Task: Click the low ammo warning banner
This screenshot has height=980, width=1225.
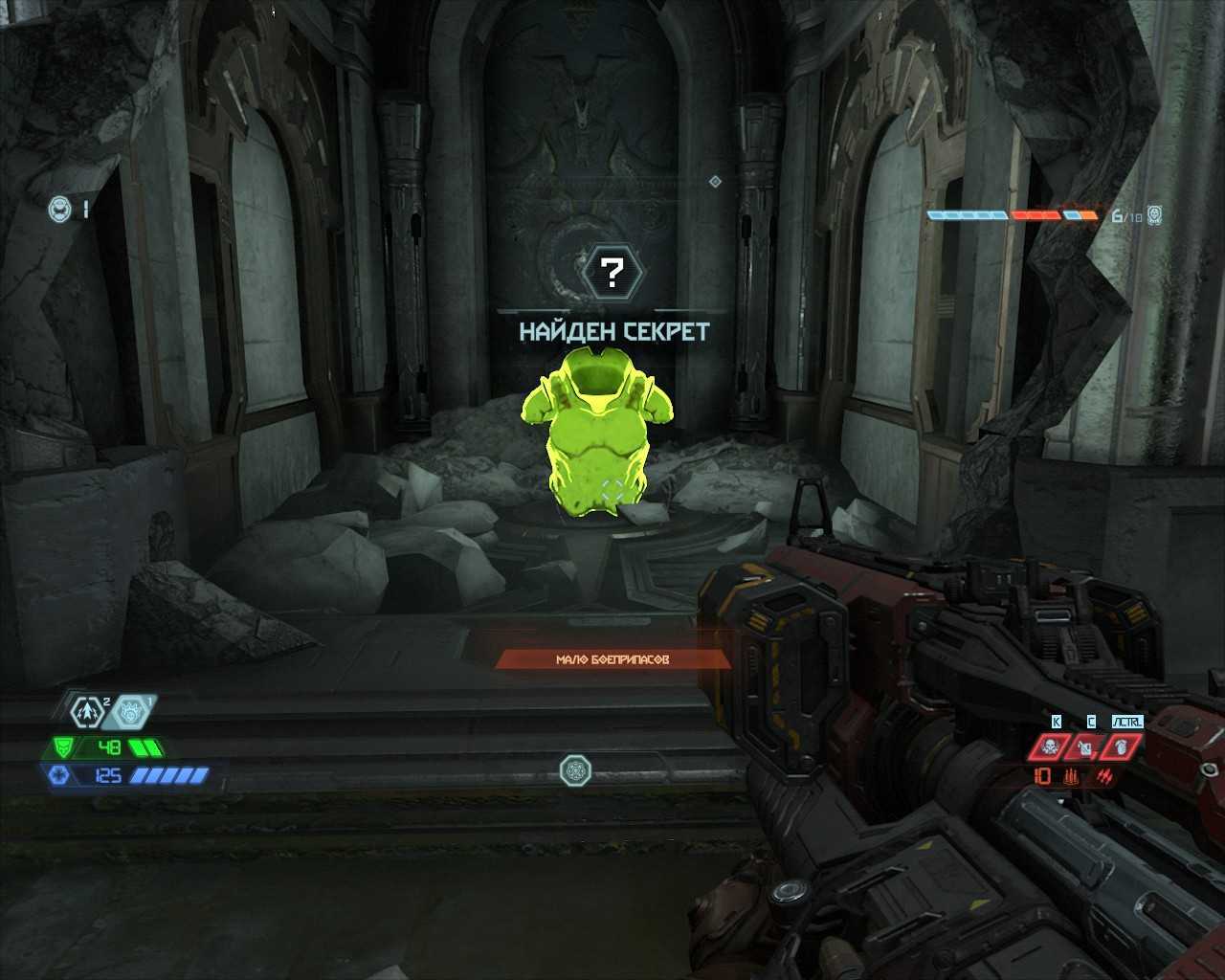Action: pyautogui.click(x=612, y=659)
